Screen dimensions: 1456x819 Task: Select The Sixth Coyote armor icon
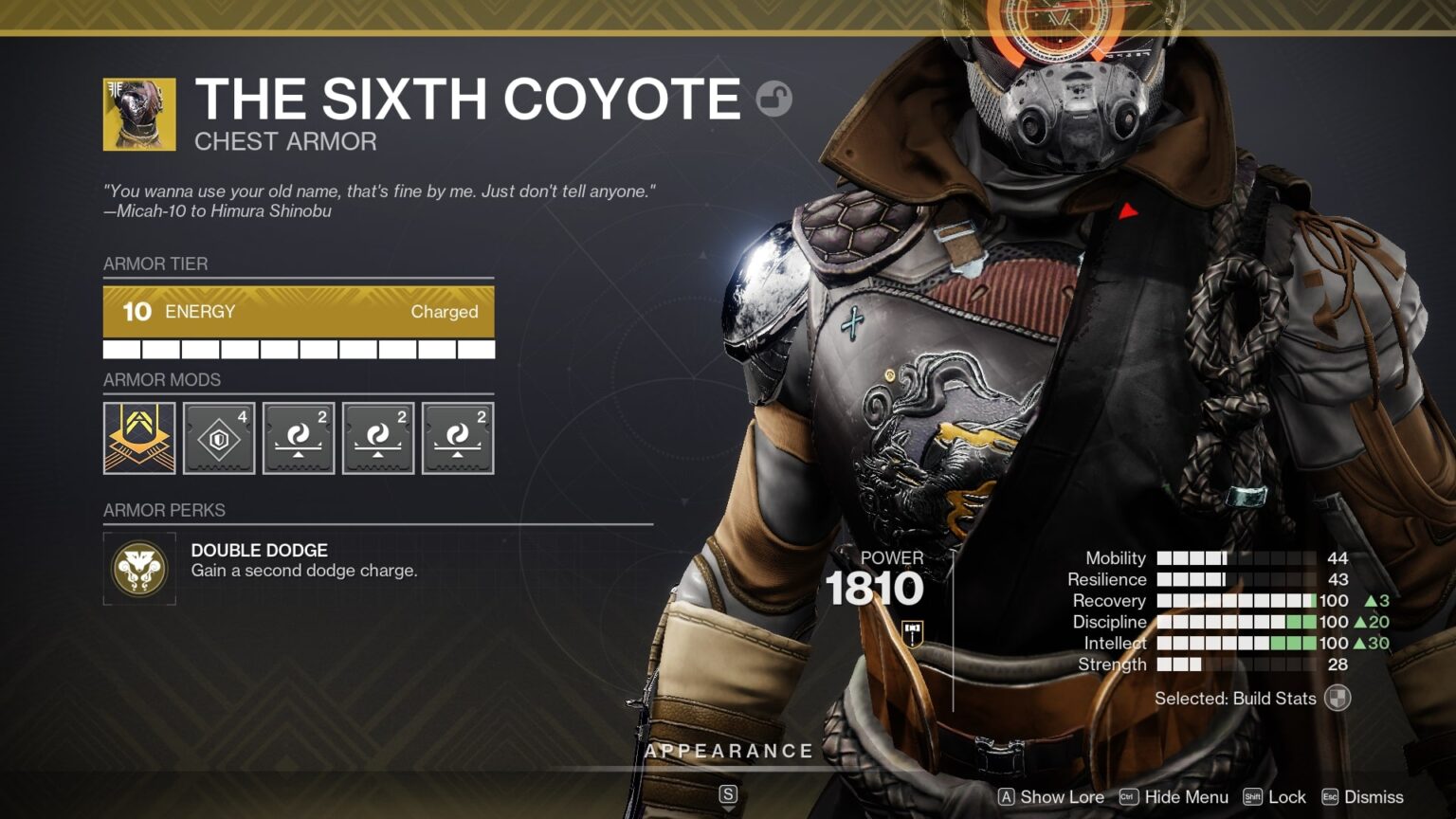pyautogui.click(x=138, y=114)
